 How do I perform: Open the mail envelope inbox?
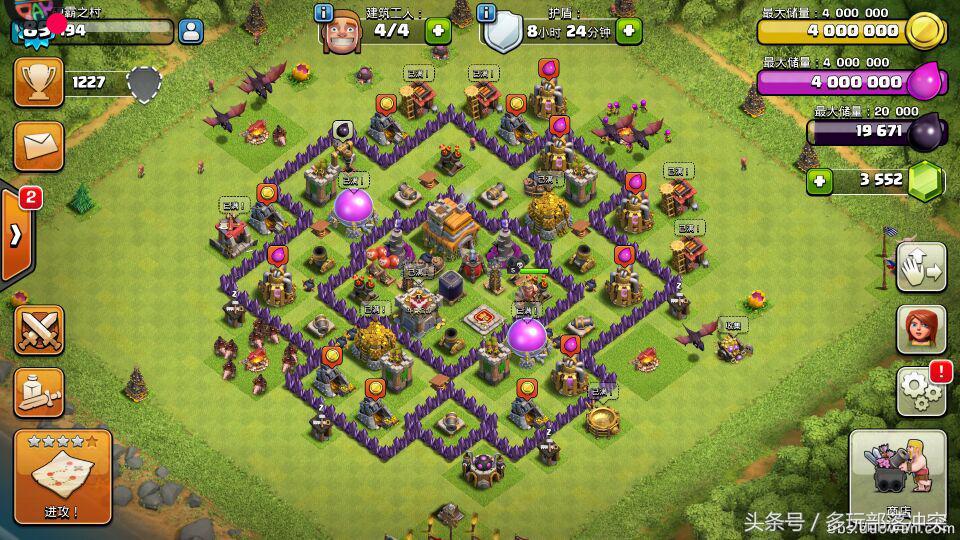coord(39,148)
